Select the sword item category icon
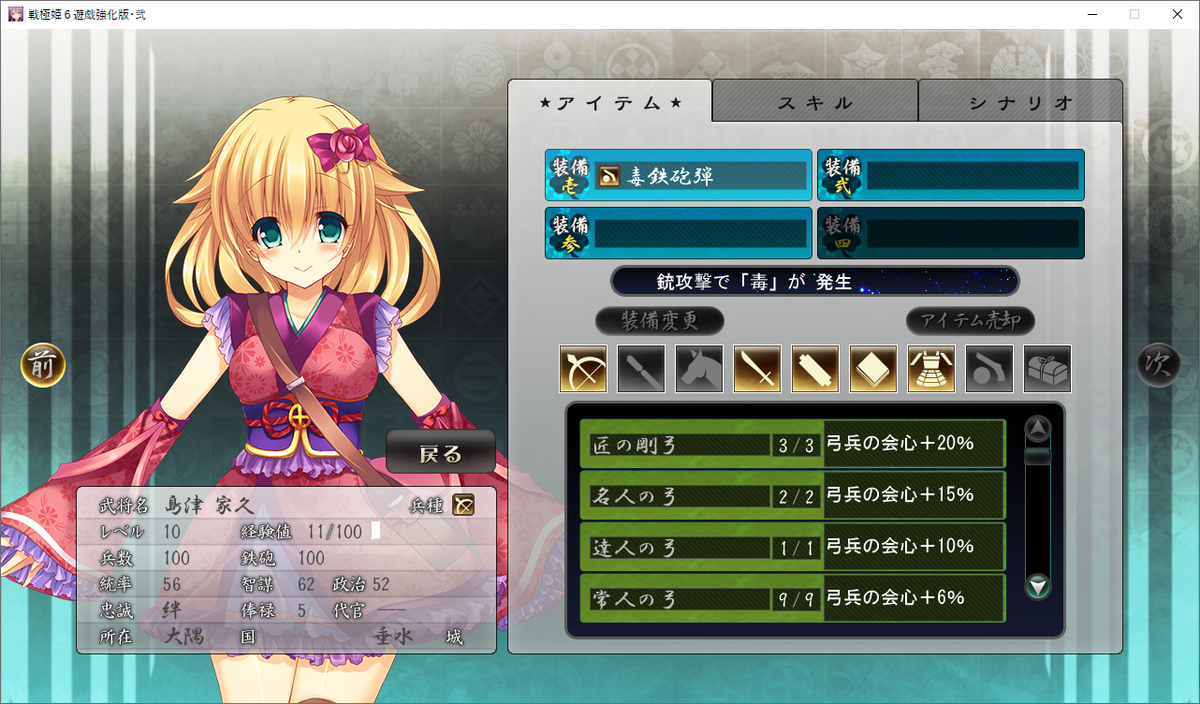This screenshot has width=1200, height=704. coord(757,369)
